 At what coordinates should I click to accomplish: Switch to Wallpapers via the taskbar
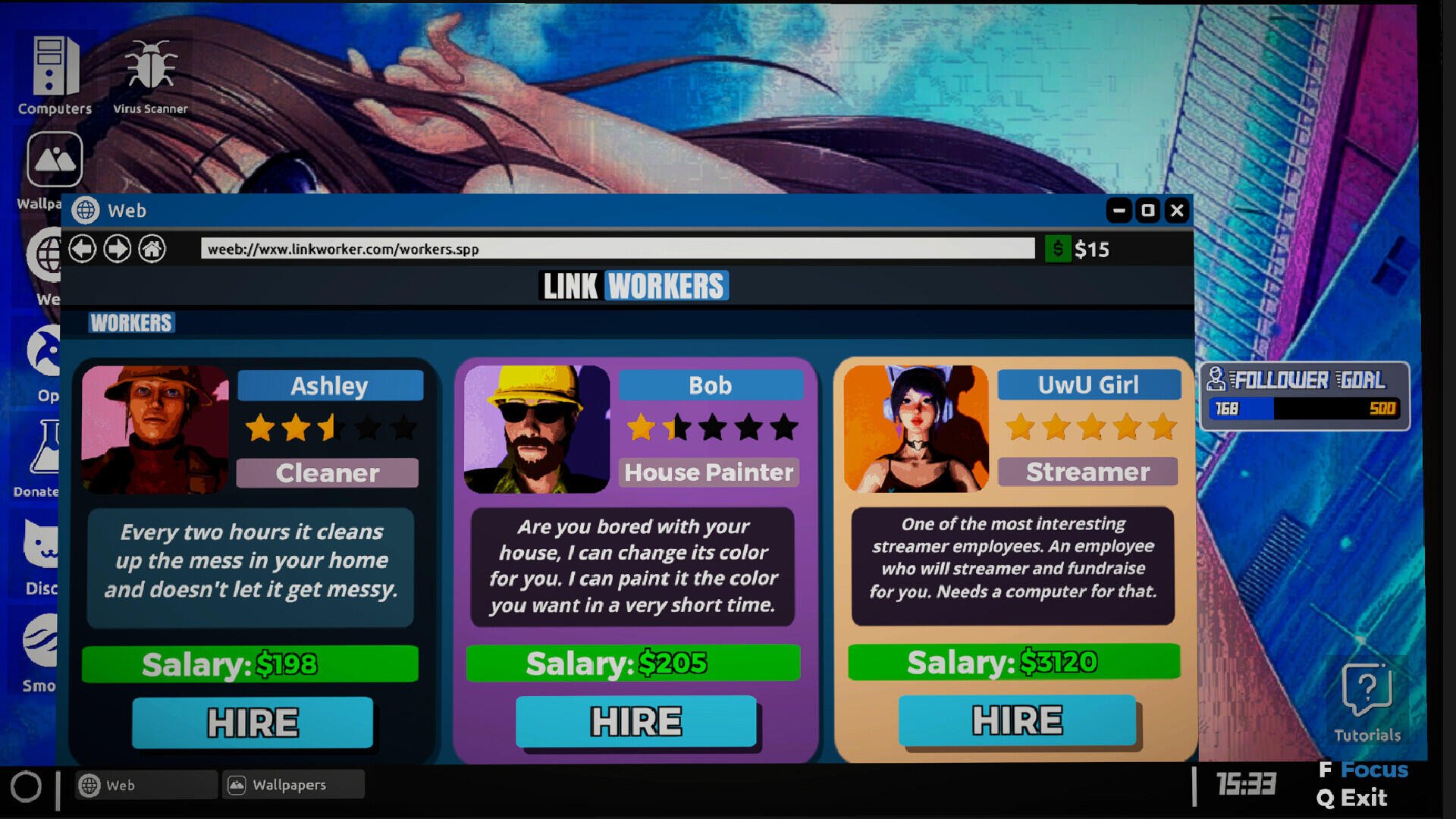coord(292,784)
